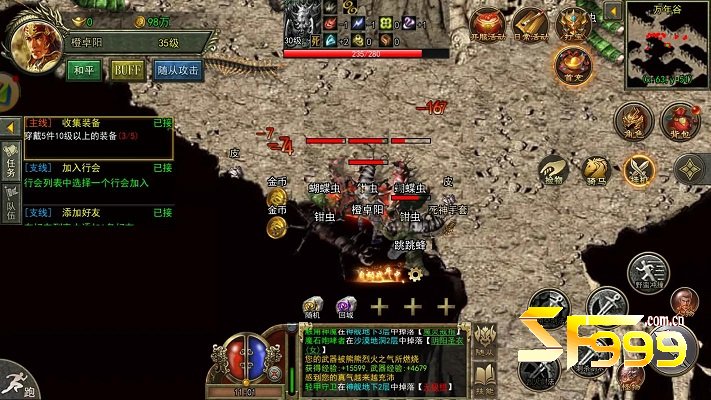Activate the 捡物 pick up items button
The height and width of the screenshot is (400, 711).
click(552, 171)
